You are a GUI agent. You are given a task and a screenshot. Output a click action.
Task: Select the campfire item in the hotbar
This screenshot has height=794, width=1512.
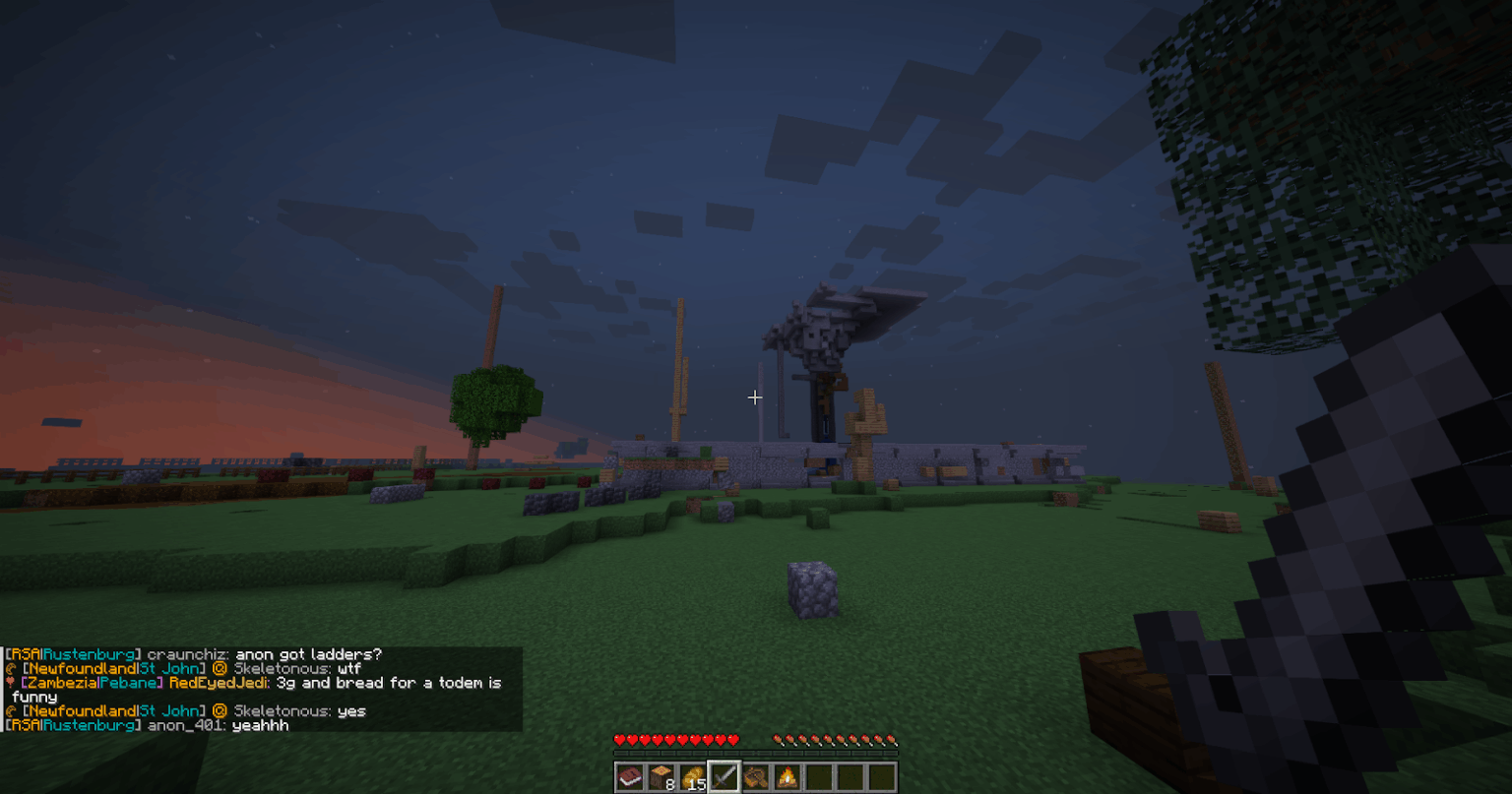tap(787, 776)
